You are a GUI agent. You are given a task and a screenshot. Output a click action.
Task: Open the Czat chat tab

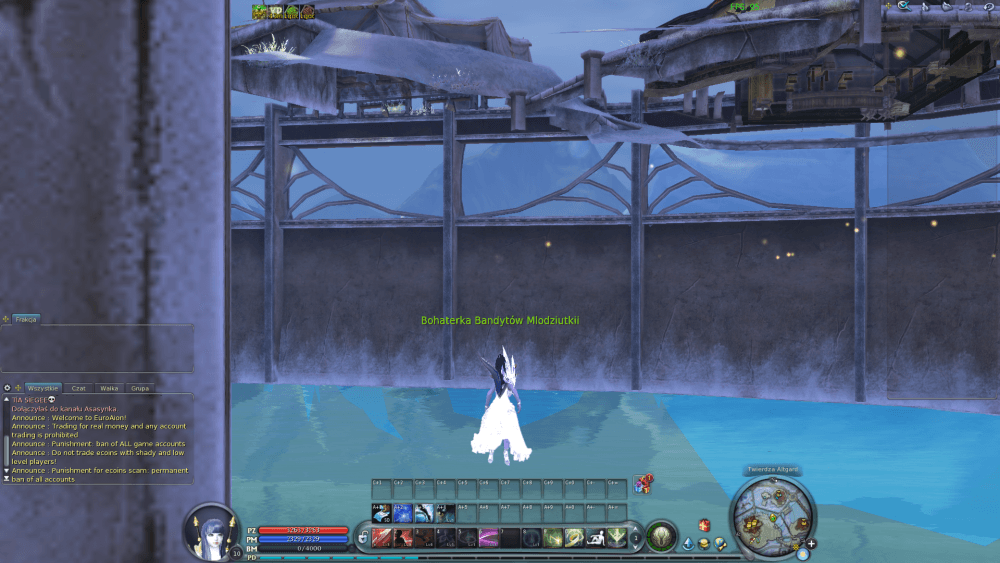pyautogui.click(x=79, y=388)
